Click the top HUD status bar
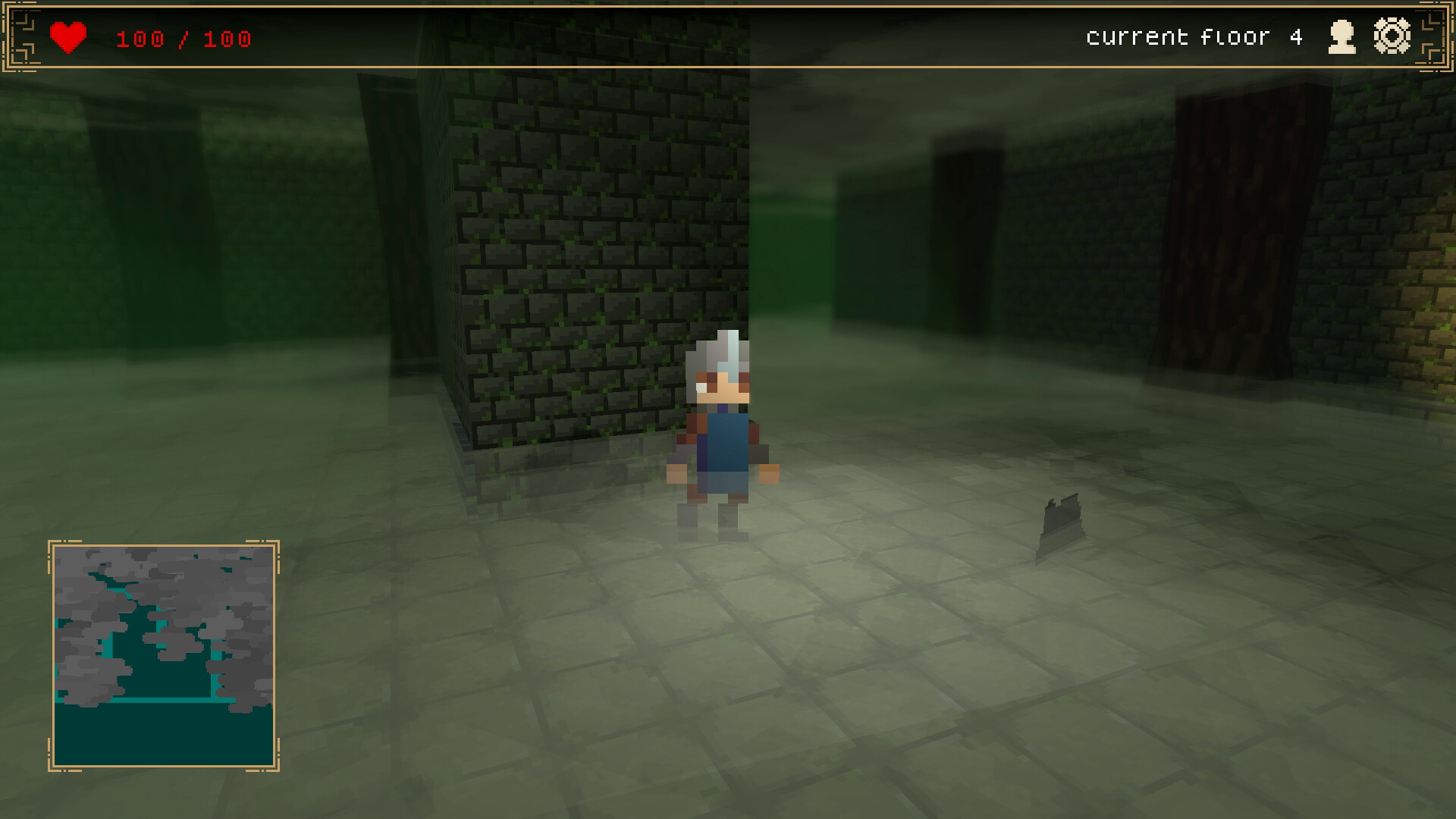The height and width of the screenshot is (819, 1456). [728, 35]
